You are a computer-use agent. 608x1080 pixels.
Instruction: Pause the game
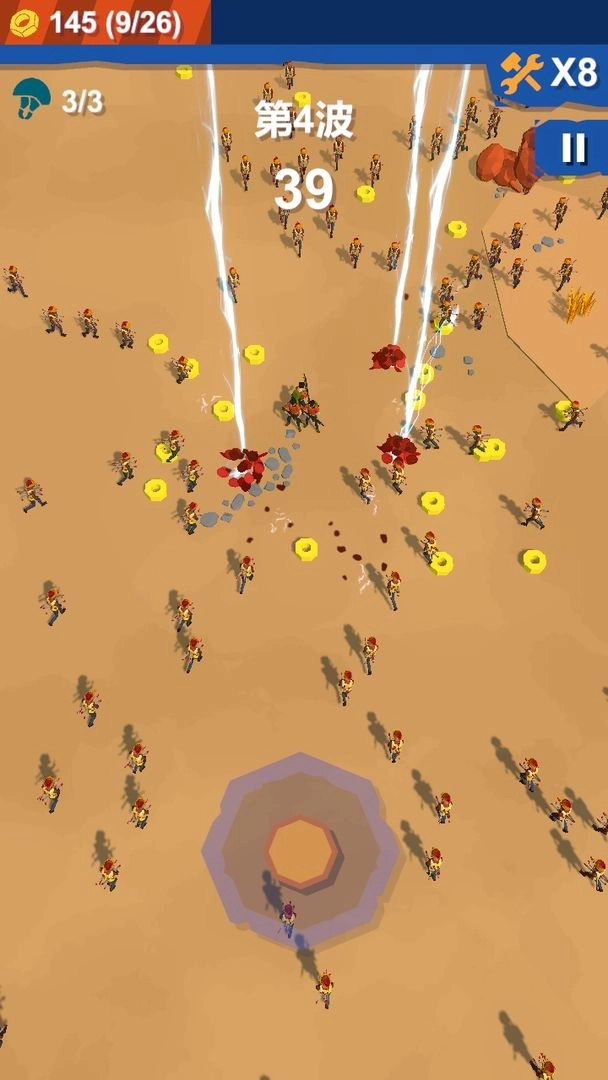tap(573, 148)
